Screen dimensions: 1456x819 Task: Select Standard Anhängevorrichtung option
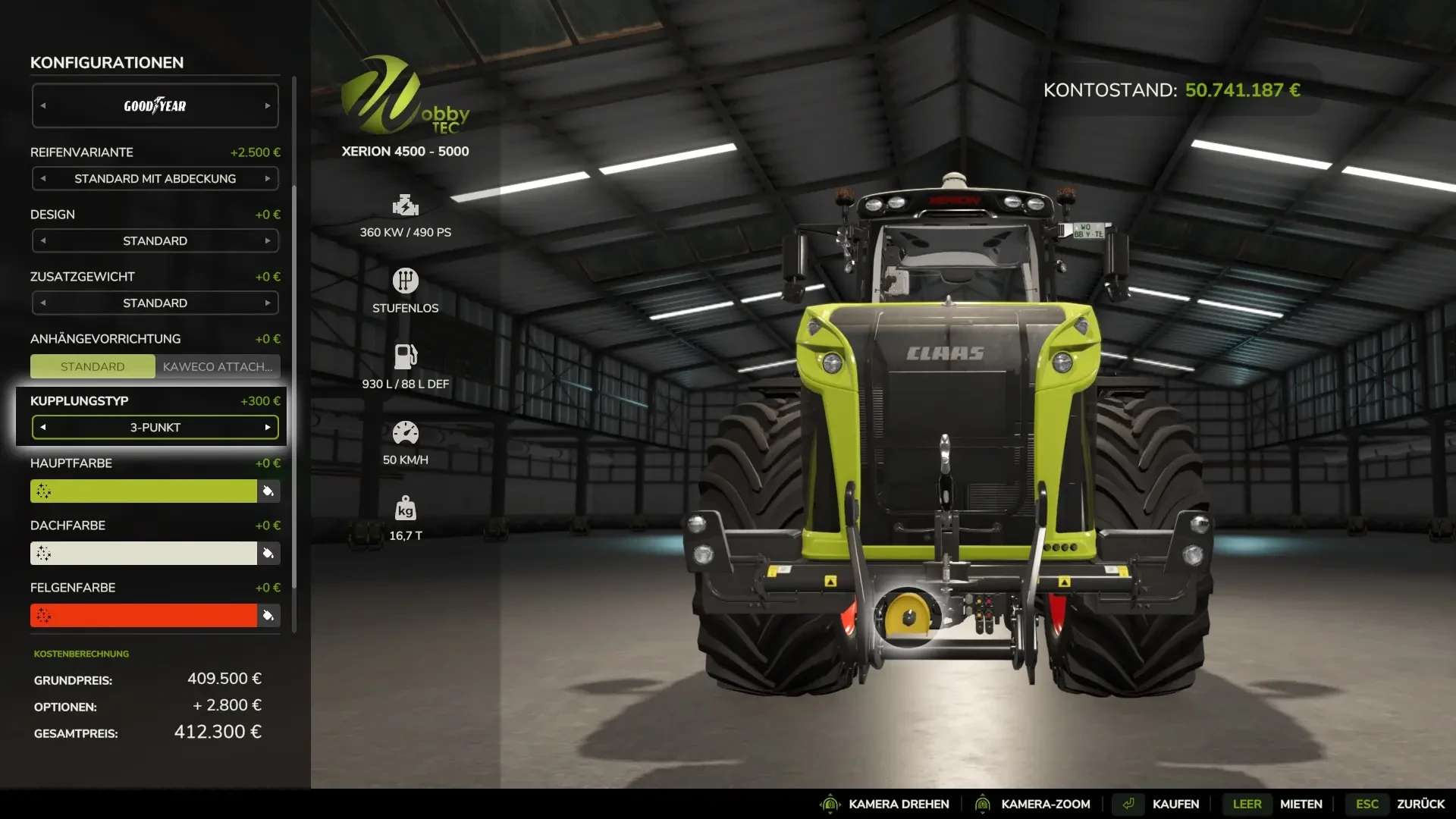pyautogui.click(x=93, y=367)
